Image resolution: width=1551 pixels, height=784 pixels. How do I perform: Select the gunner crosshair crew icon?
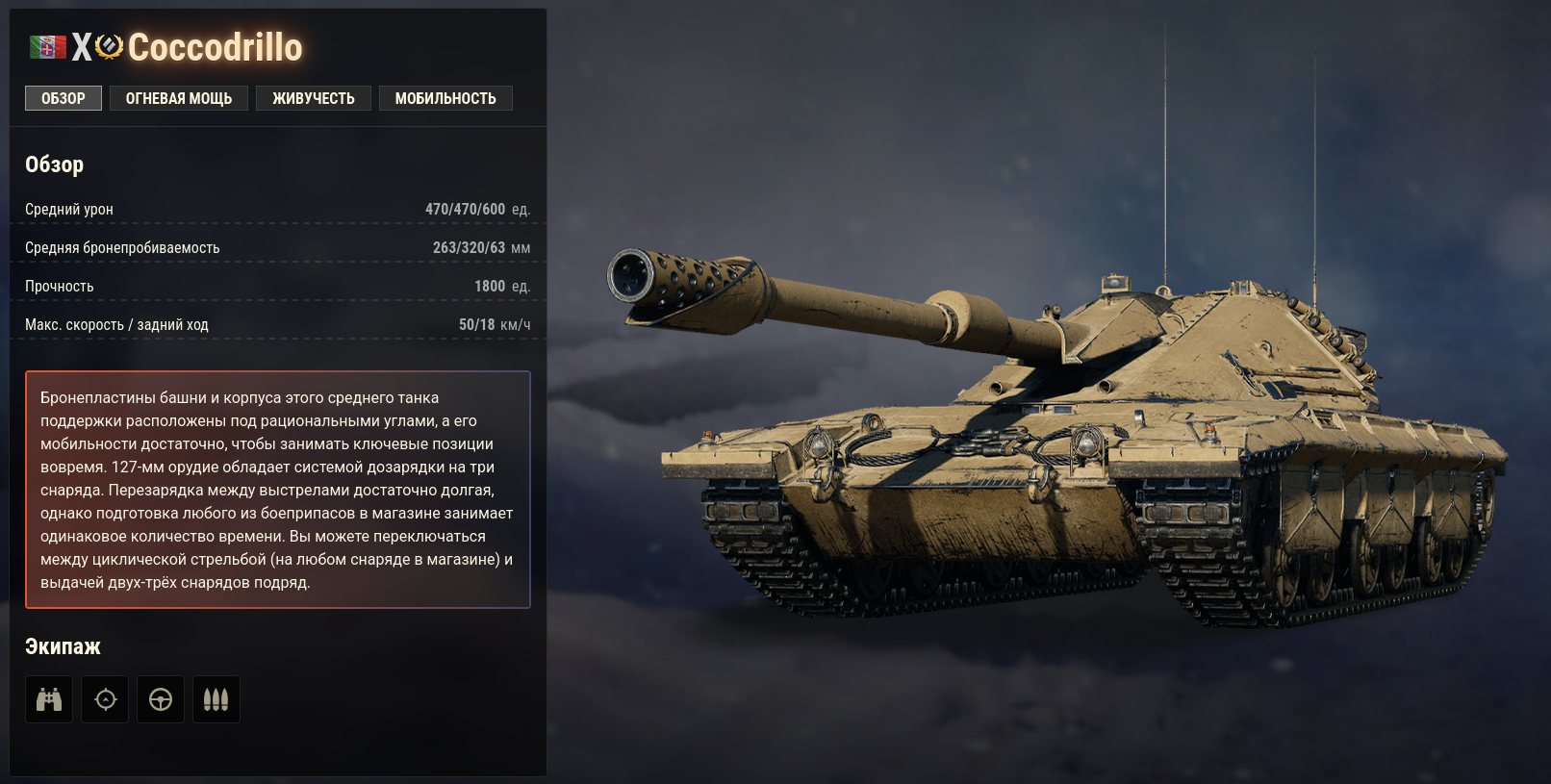(105, 699)
